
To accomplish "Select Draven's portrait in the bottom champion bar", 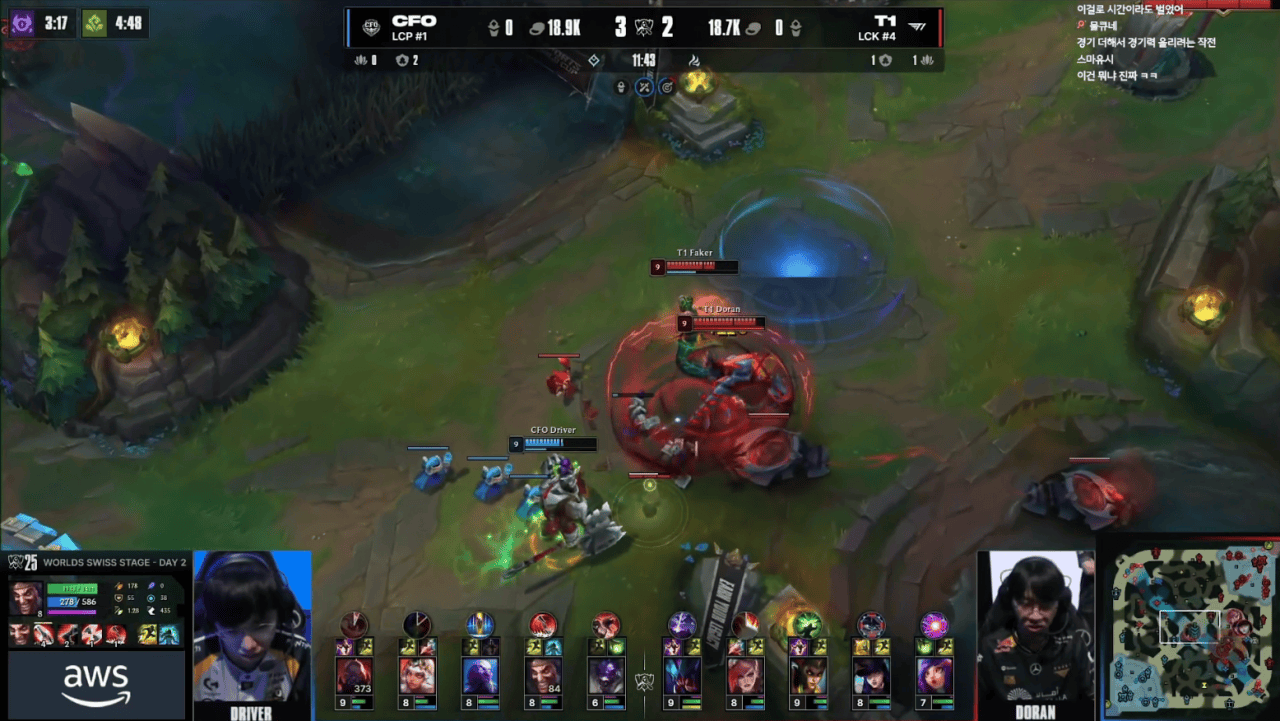I will coord(543,676).
